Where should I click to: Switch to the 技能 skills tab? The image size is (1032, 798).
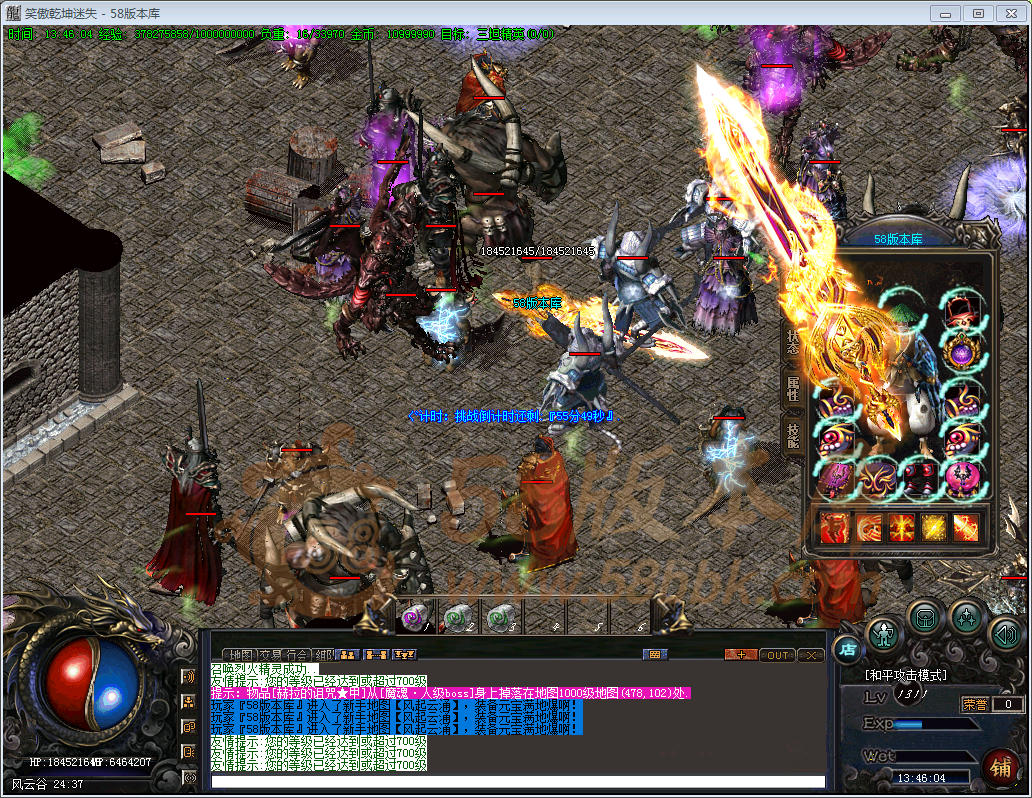point(792,433)
